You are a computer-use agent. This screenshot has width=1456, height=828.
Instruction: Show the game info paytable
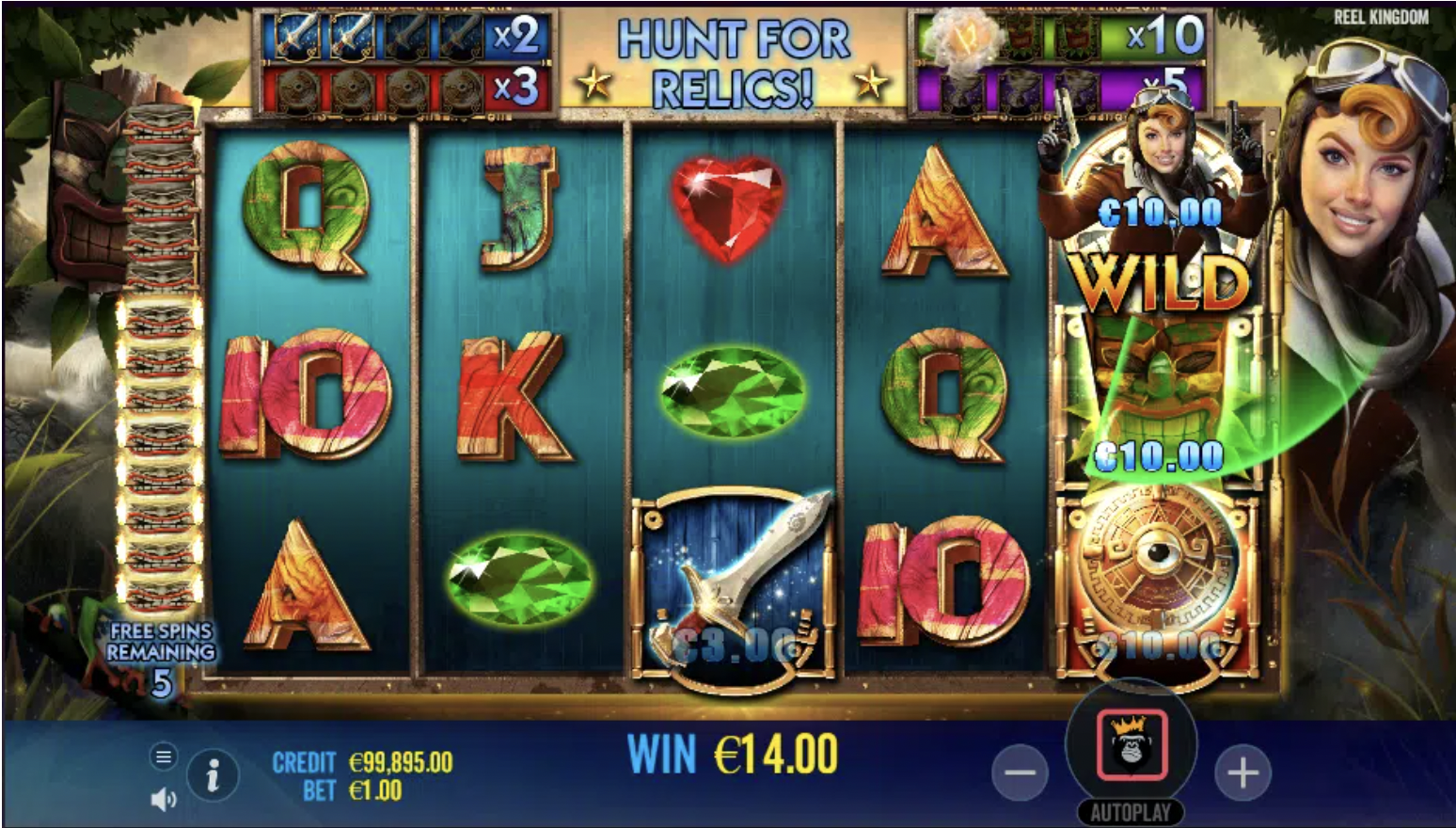coord(213,776)
